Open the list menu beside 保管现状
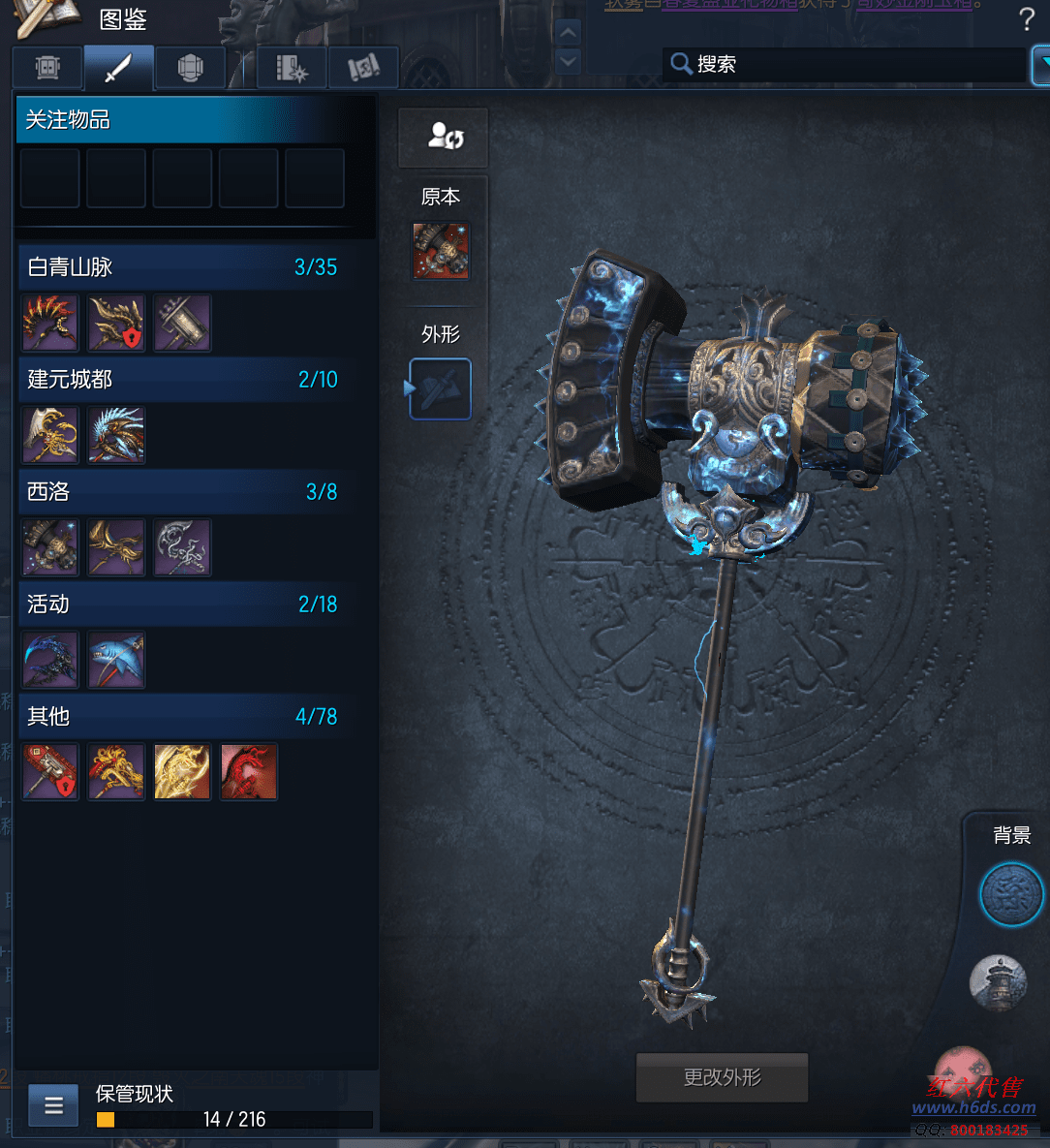This screenshot has width=1050, height=1148. coord(53,1105)
